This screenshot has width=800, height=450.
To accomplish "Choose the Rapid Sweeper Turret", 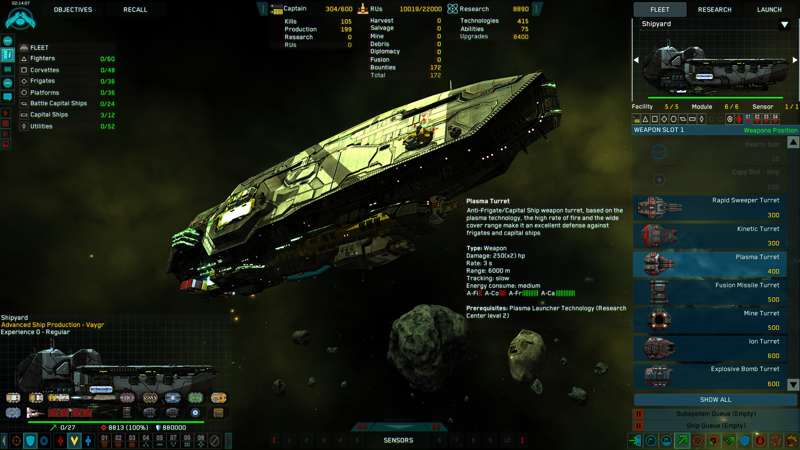I will [715, 207].
